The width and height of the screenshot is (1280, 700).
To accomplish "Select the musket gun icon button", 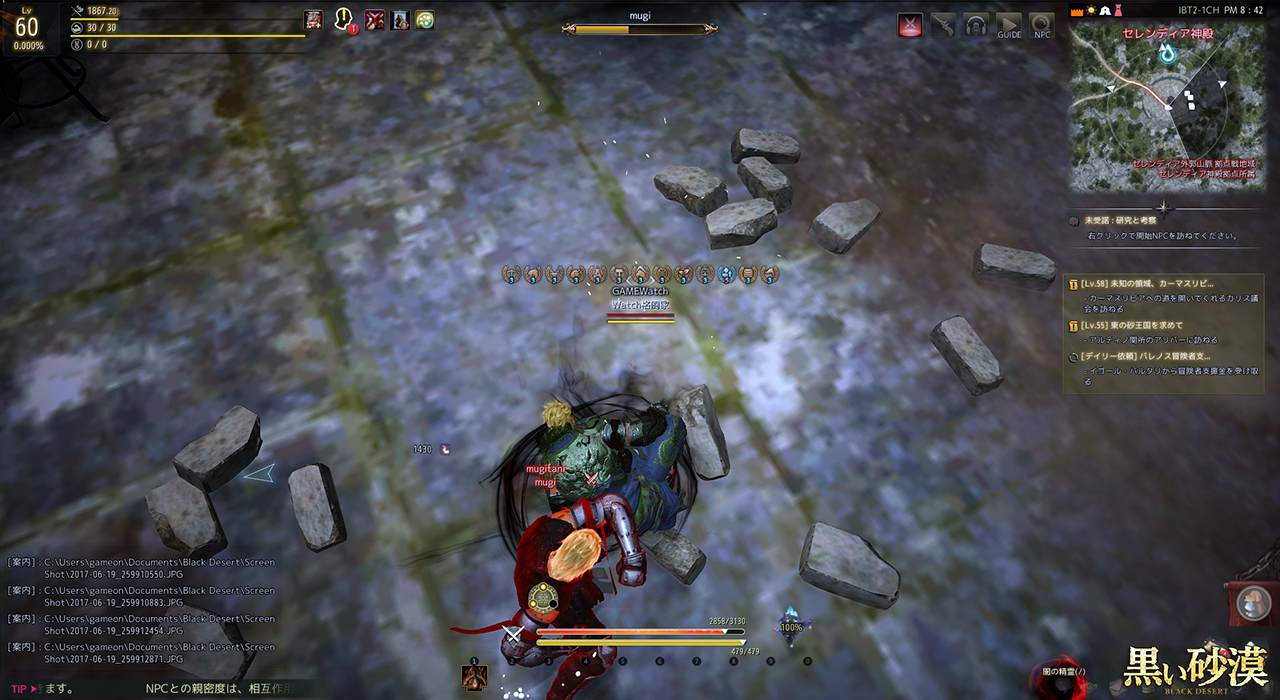I will coord(943,26).
